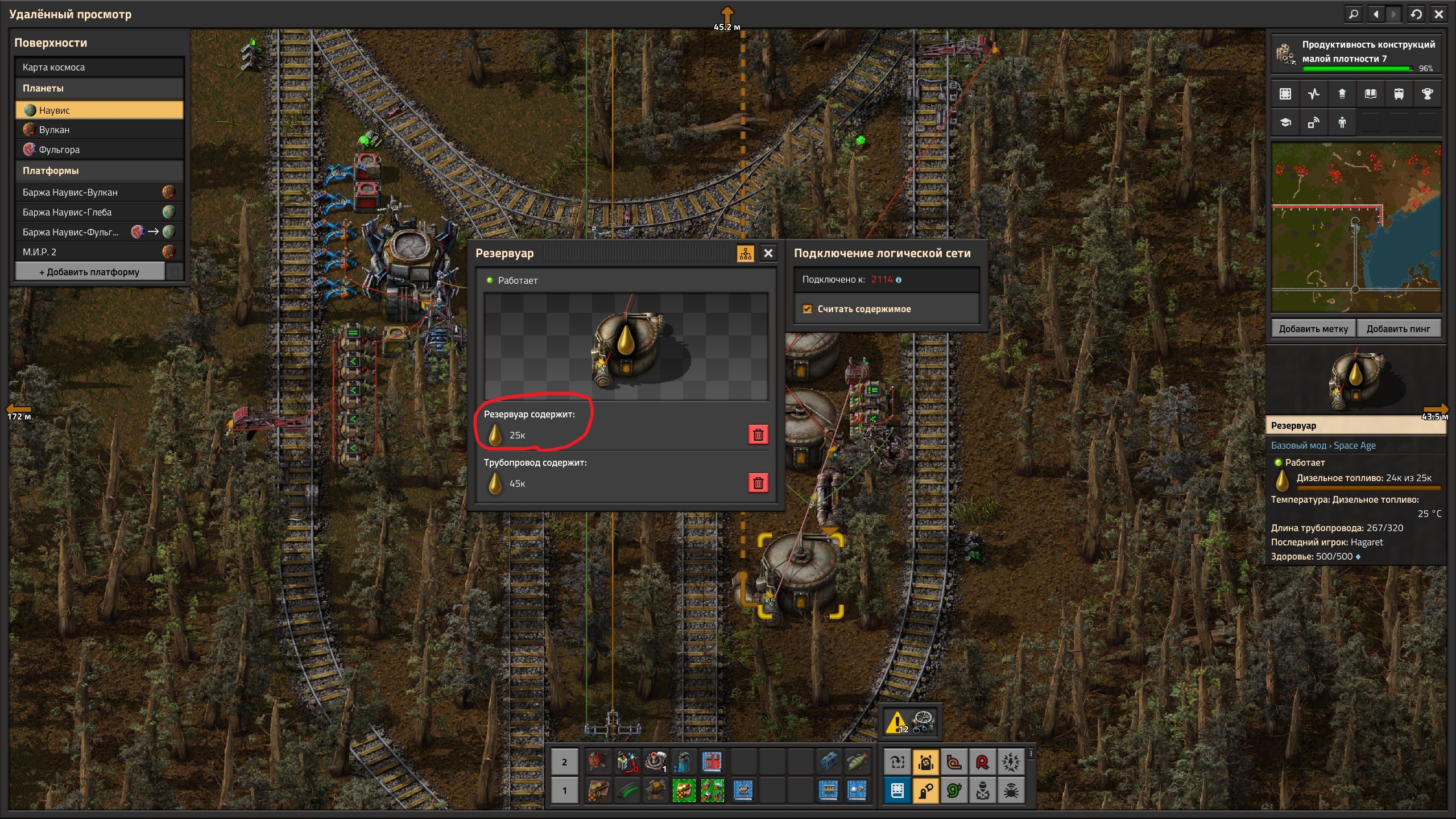The width and height of the screenshot is (1456, 819).
Task: Toggle the logic network button in the Резервуар header
Action: (x=745, y=253)
